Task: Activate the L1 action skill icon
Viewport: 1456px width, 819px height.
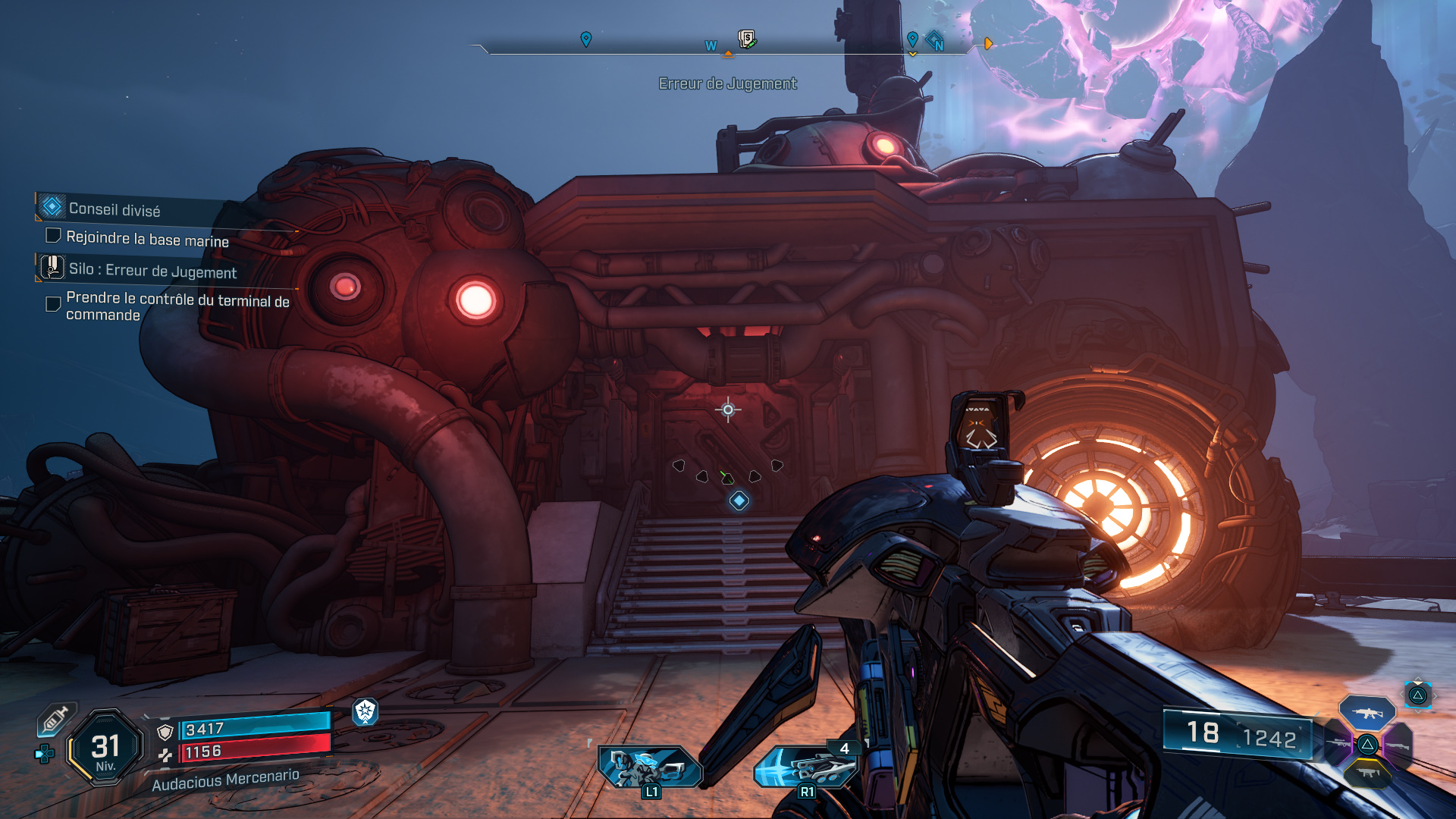Action: click(649, 767)
